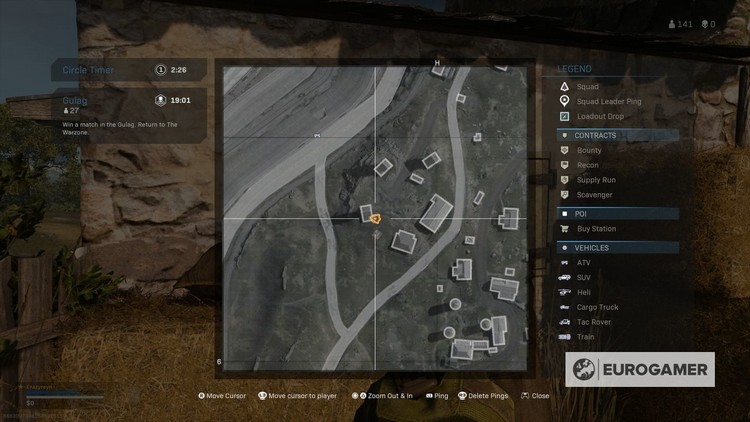
Task: Select the Supply Run contract entry
Action: pyautogui.click(x=594, y=180)
